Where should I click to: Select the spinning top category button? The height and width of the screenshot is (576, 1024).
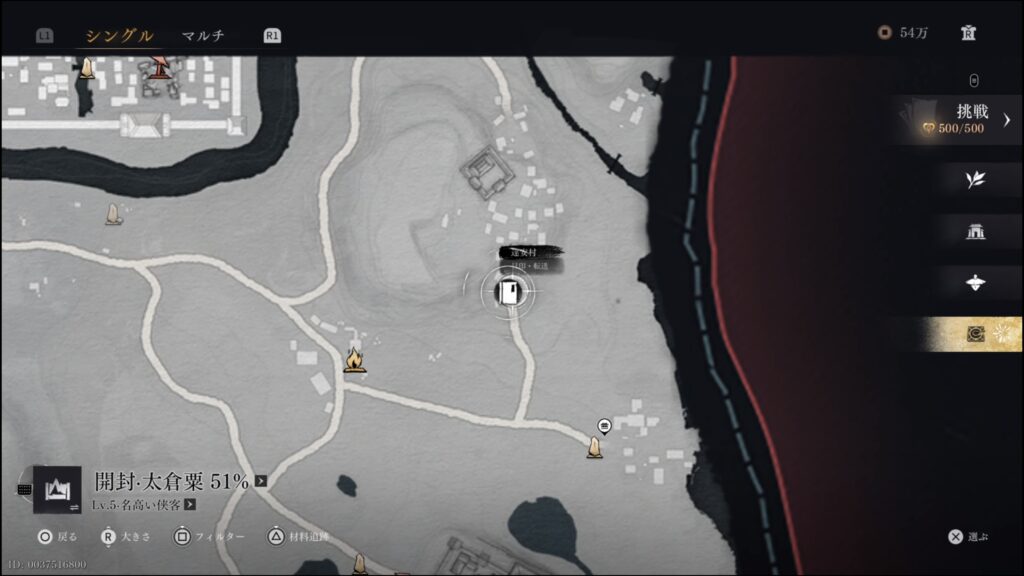click(975, 283)
